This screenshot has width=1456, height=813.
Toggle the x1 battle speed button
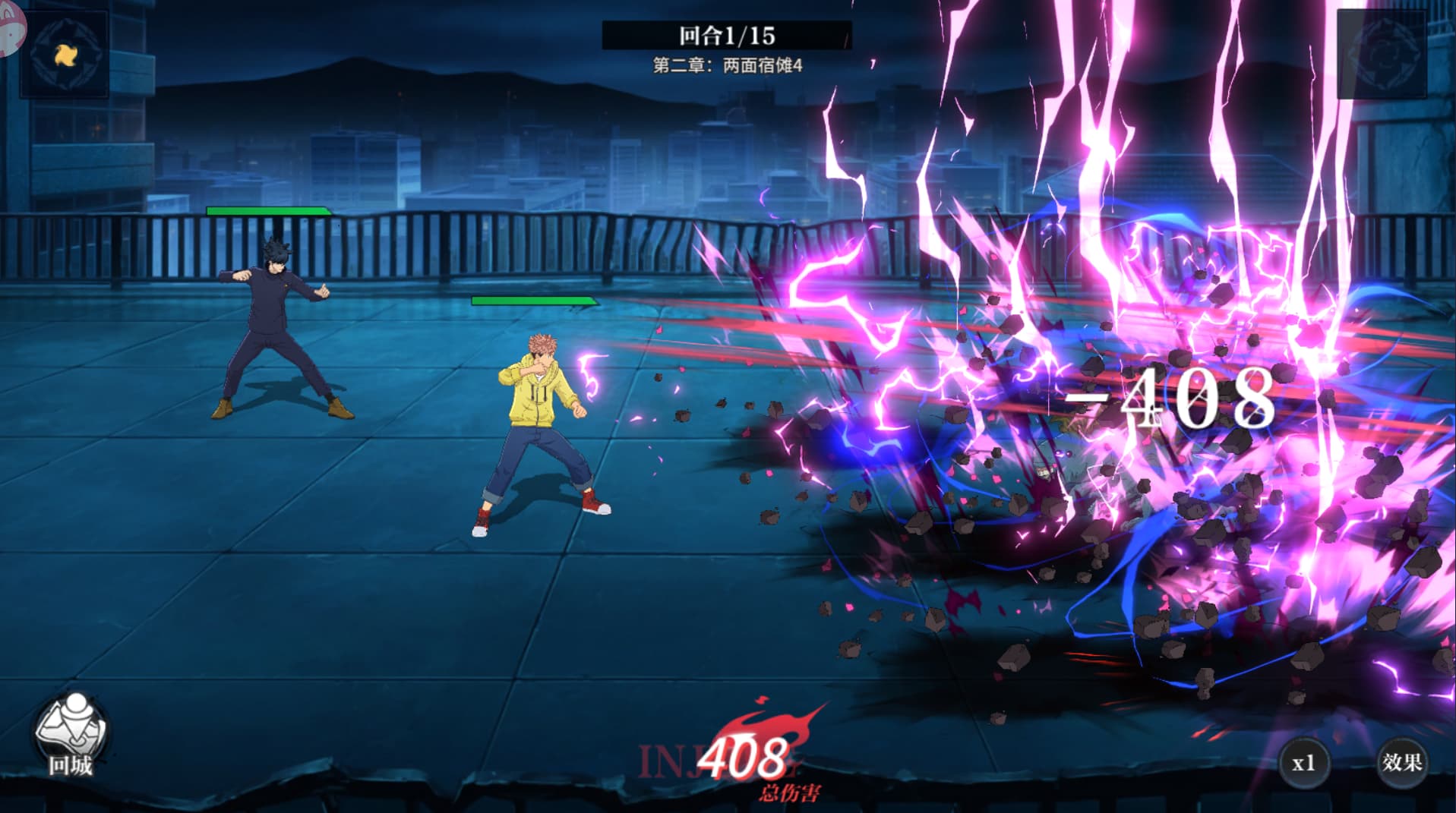(x=1303, y=763)
